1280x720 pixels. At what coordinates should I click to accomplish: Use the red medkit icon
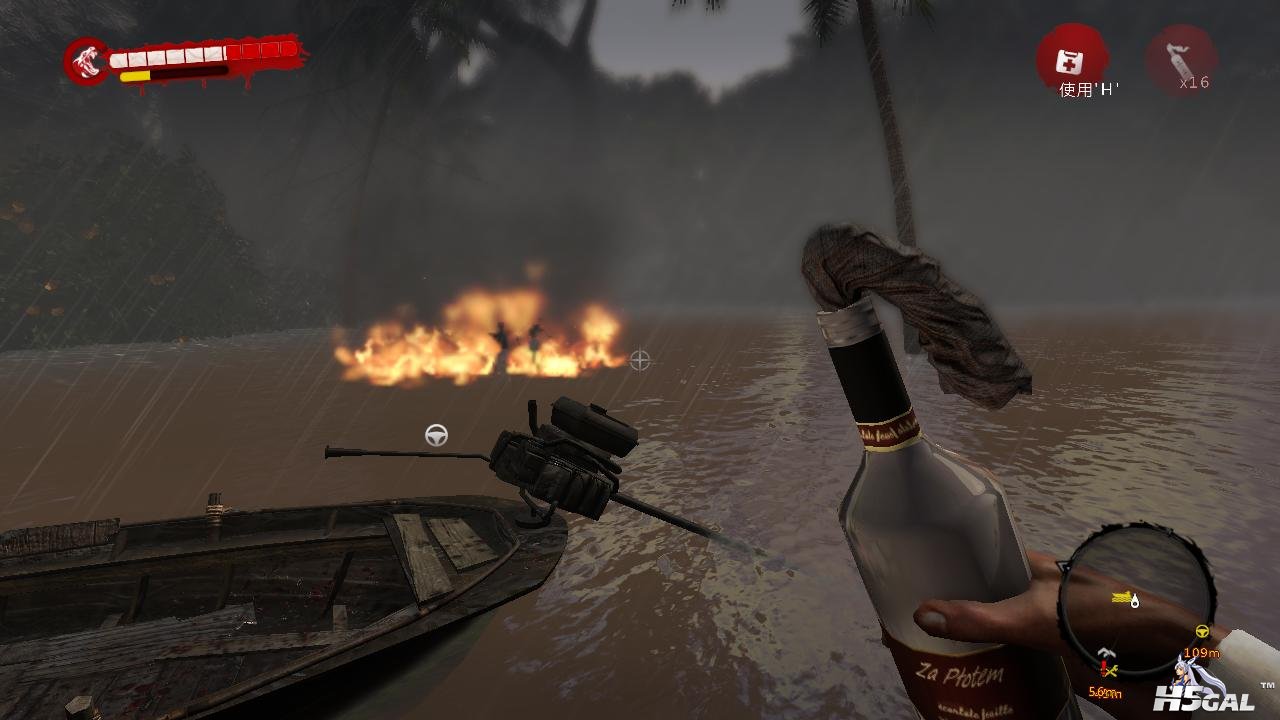point(1070,60)
